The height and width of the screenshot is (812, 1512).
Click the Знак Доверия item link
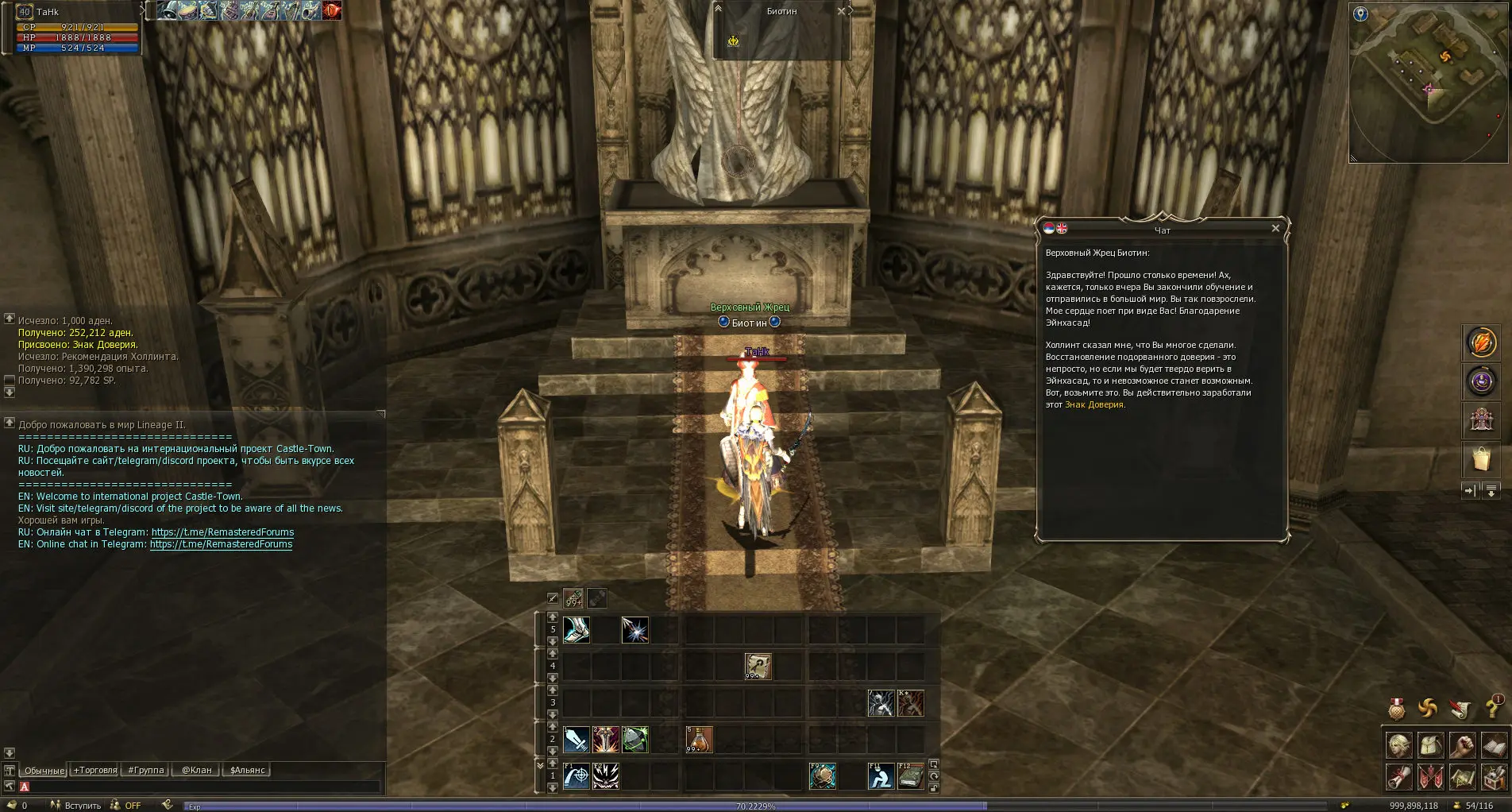pos(1094,405)
